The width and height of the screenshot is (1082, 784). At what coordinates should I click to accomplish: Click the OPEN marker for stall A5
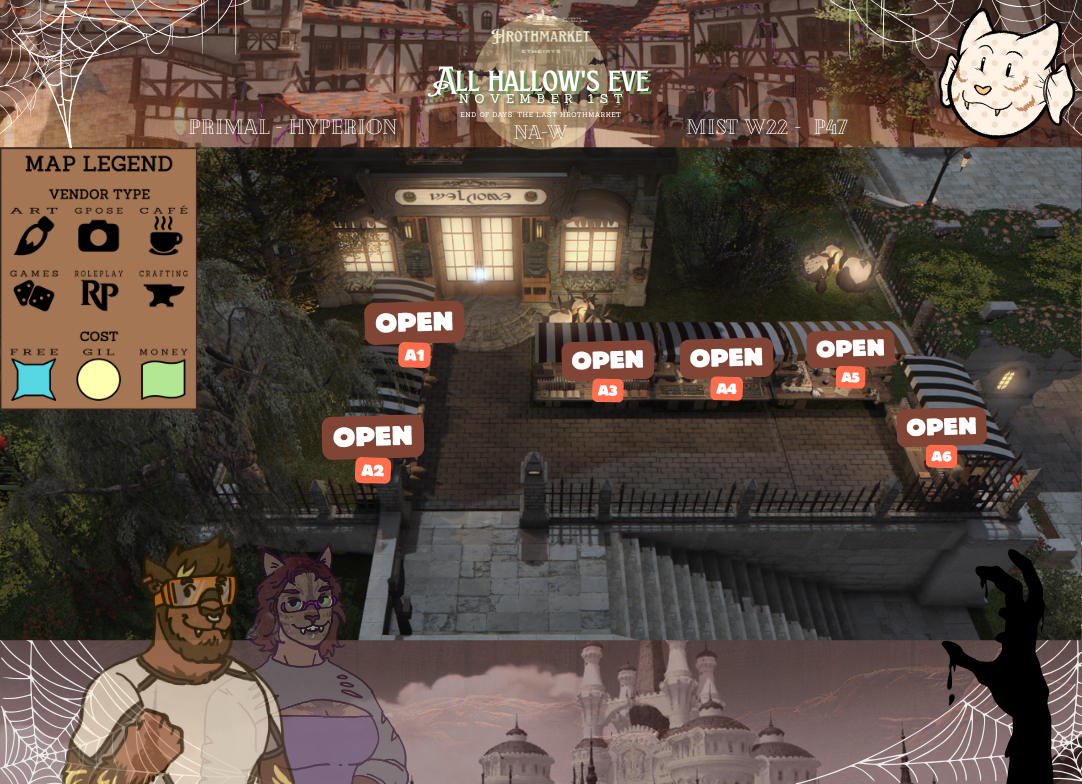click(x=850, y=348)
